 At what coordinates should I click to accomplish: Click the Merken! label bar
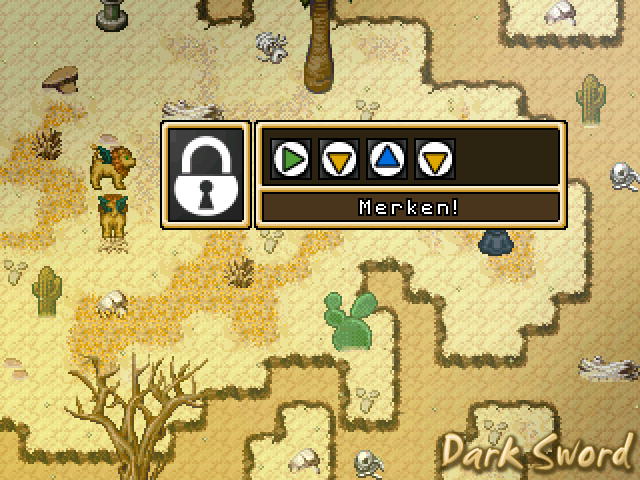[409, 208]
